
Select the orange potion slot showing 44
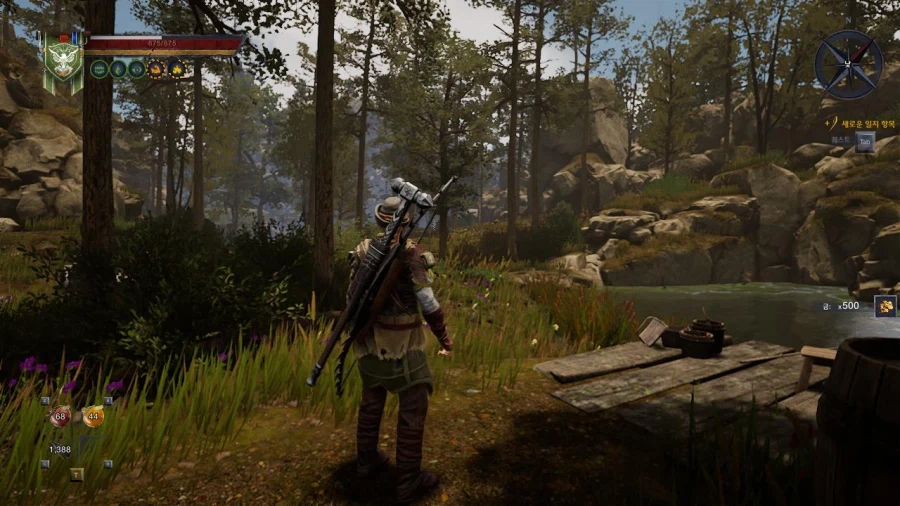pyautogui.click(x=93, y=416)
